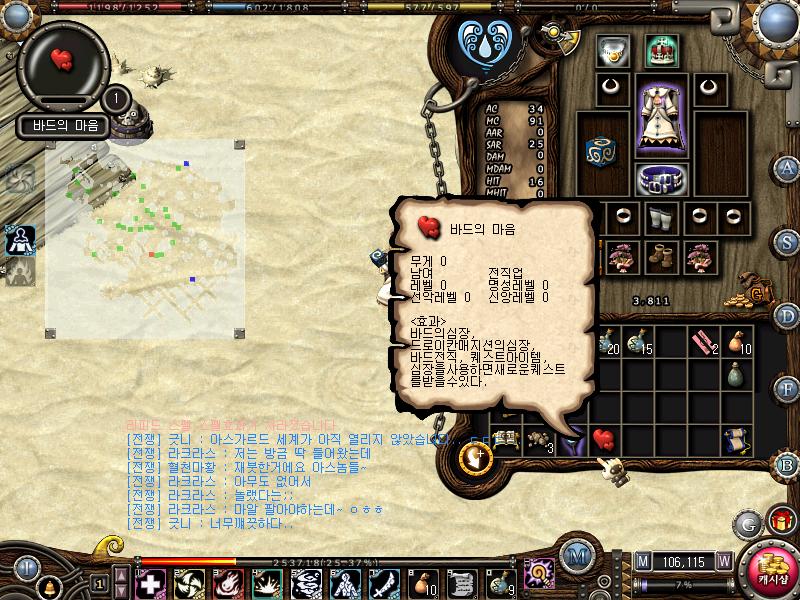This screenshot has width=800, height=600.
Task: Click the round B side button
Action: (787, 463)
